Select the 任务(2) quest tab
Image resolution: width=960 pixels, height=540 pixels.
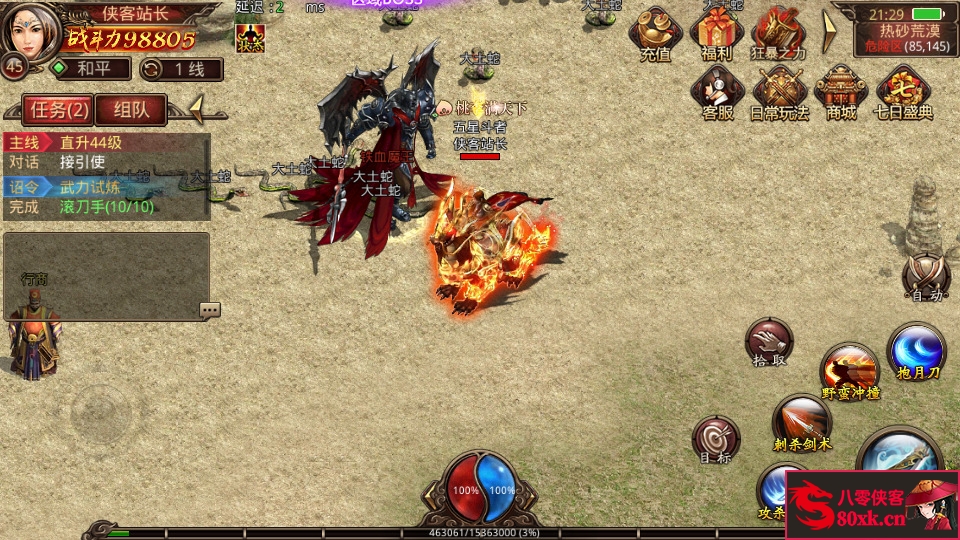click(60, 109)
